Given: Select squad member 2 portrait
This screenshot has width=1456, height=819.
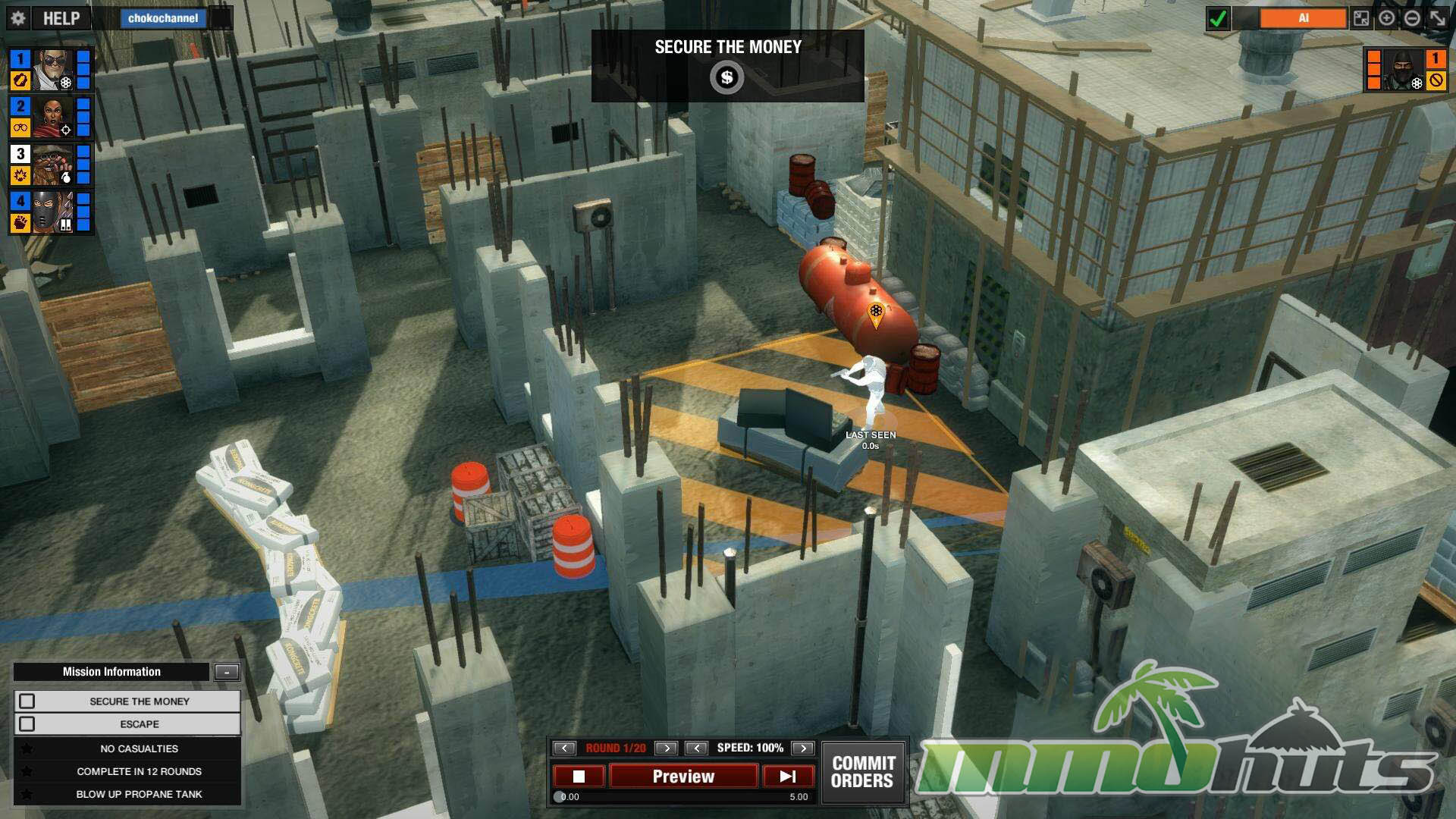Looking at the screenshot, I should click(53, 116).
